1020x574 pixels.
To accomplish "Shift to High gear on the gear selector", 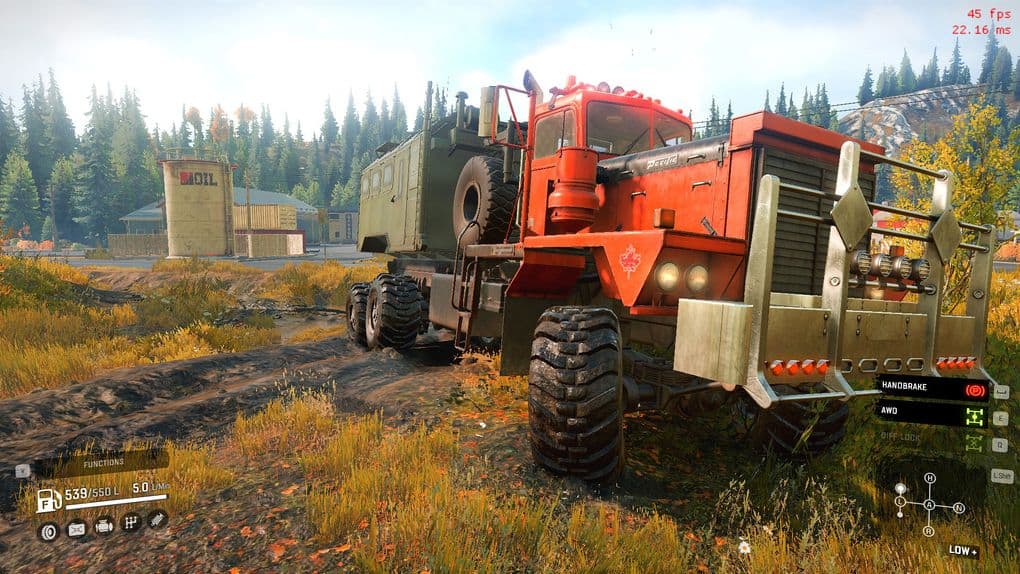I will tap(930, 478).
